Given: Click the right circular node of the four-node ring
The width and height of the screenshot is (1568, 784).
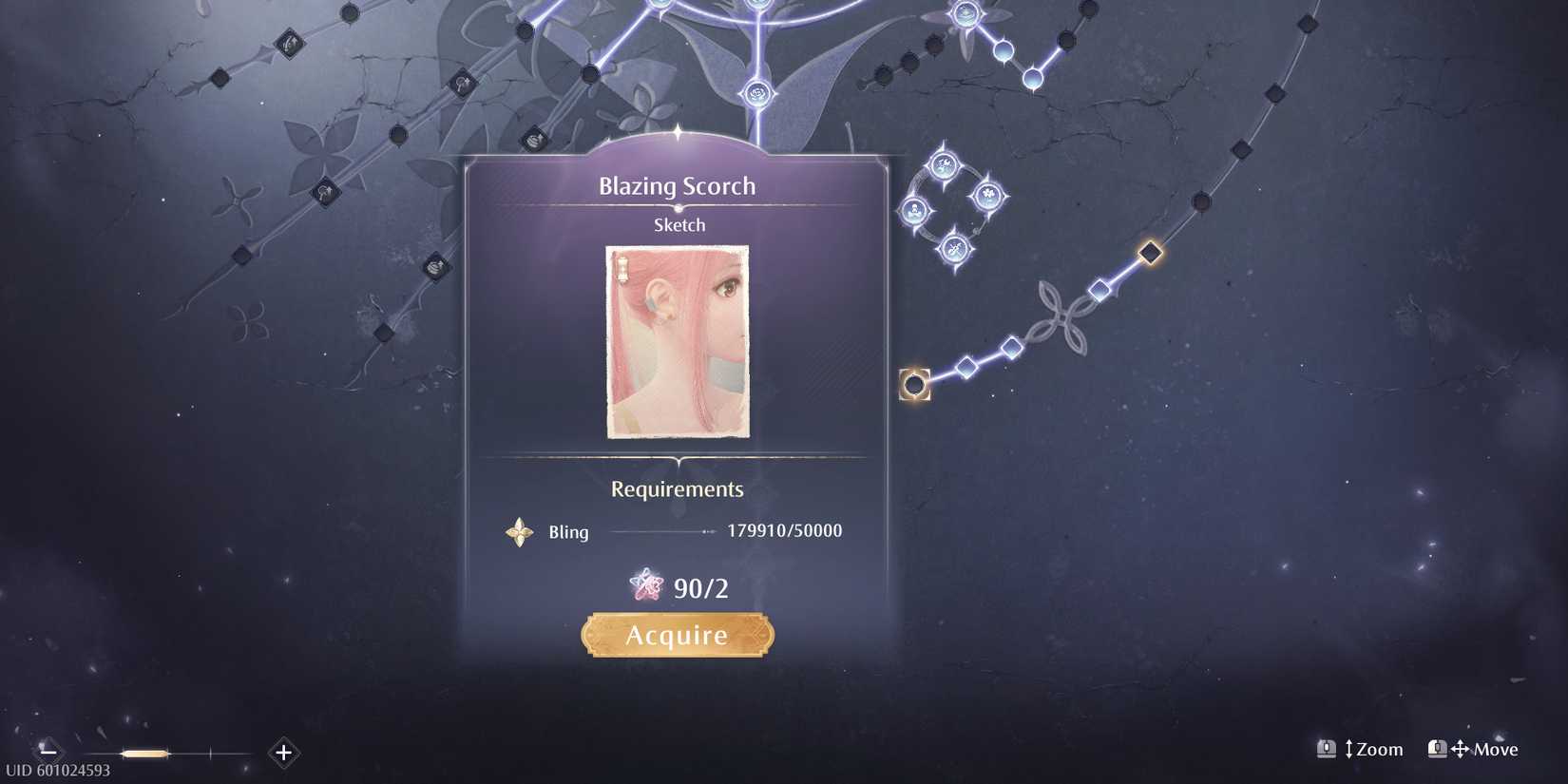Looking at the screenshot, I should click(x=988, y=197).
